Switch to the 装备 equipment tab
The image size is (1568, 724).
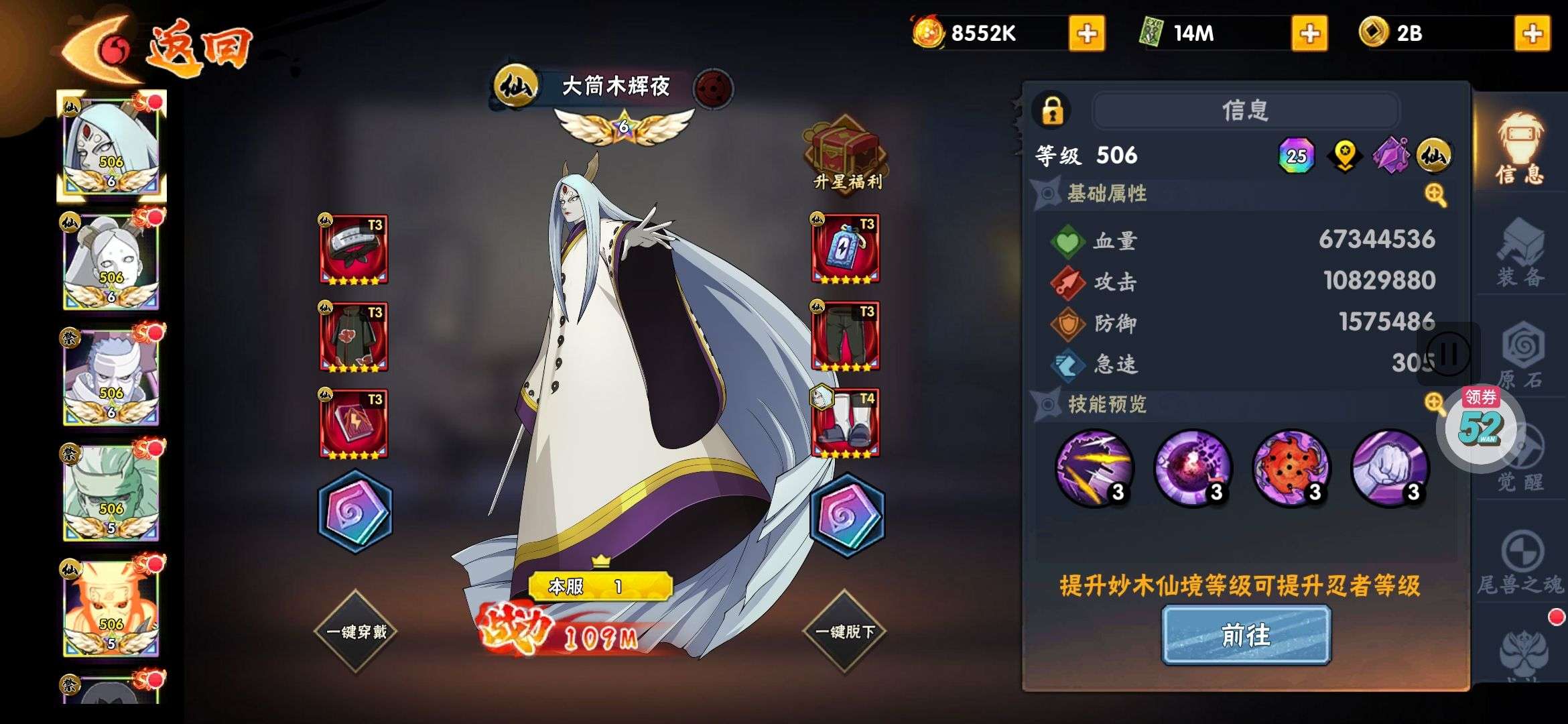coord(1520,255)
